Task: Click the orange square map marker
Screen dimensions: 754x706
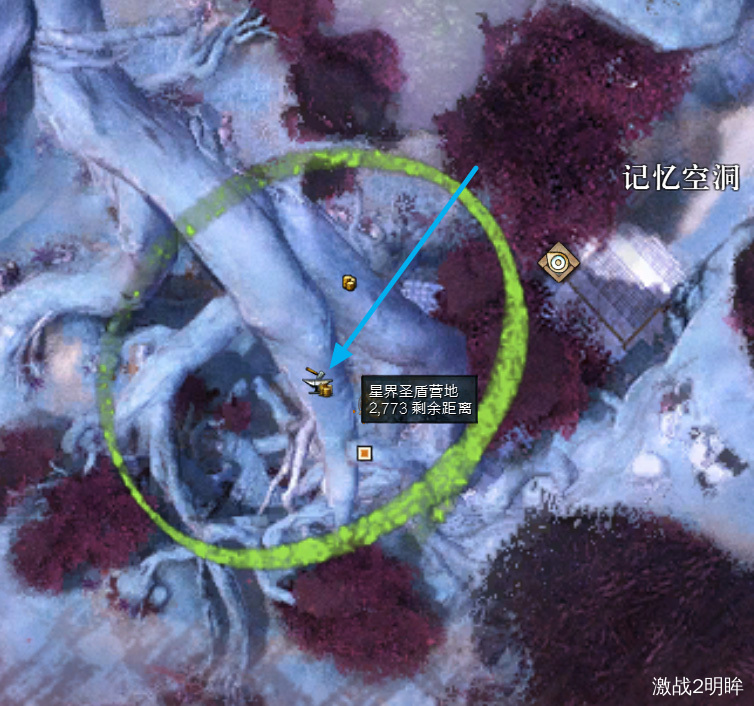Action: [364, 454]
